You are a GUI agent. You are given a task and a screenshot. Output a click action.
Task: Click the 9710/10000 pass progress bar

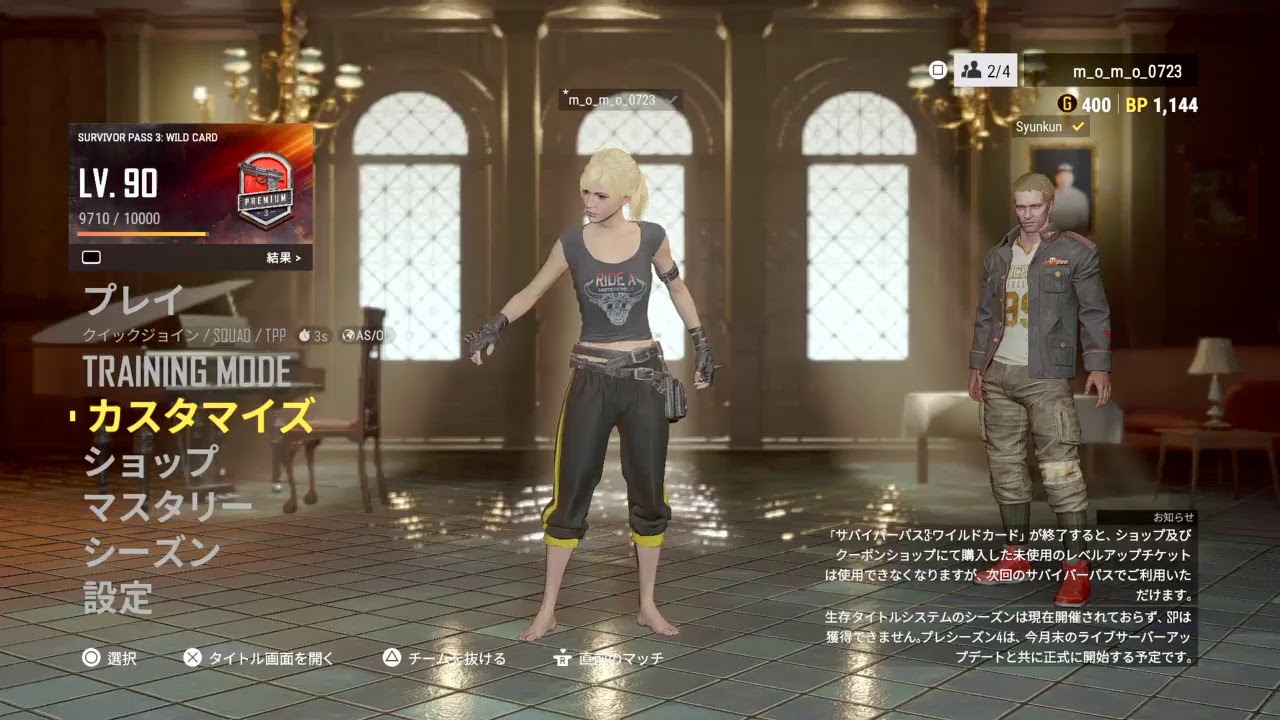(140, 228)
